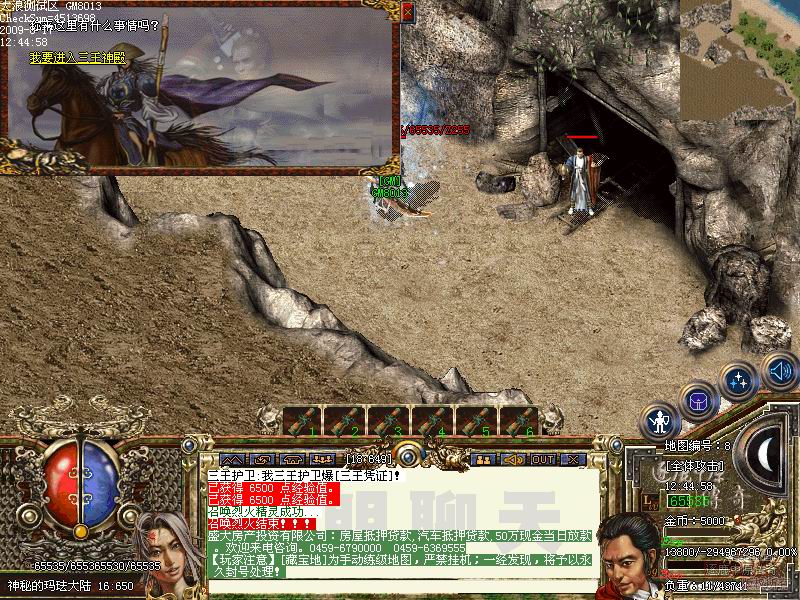
Task: Use the belt item in slot 2
Action: [346, 421]
